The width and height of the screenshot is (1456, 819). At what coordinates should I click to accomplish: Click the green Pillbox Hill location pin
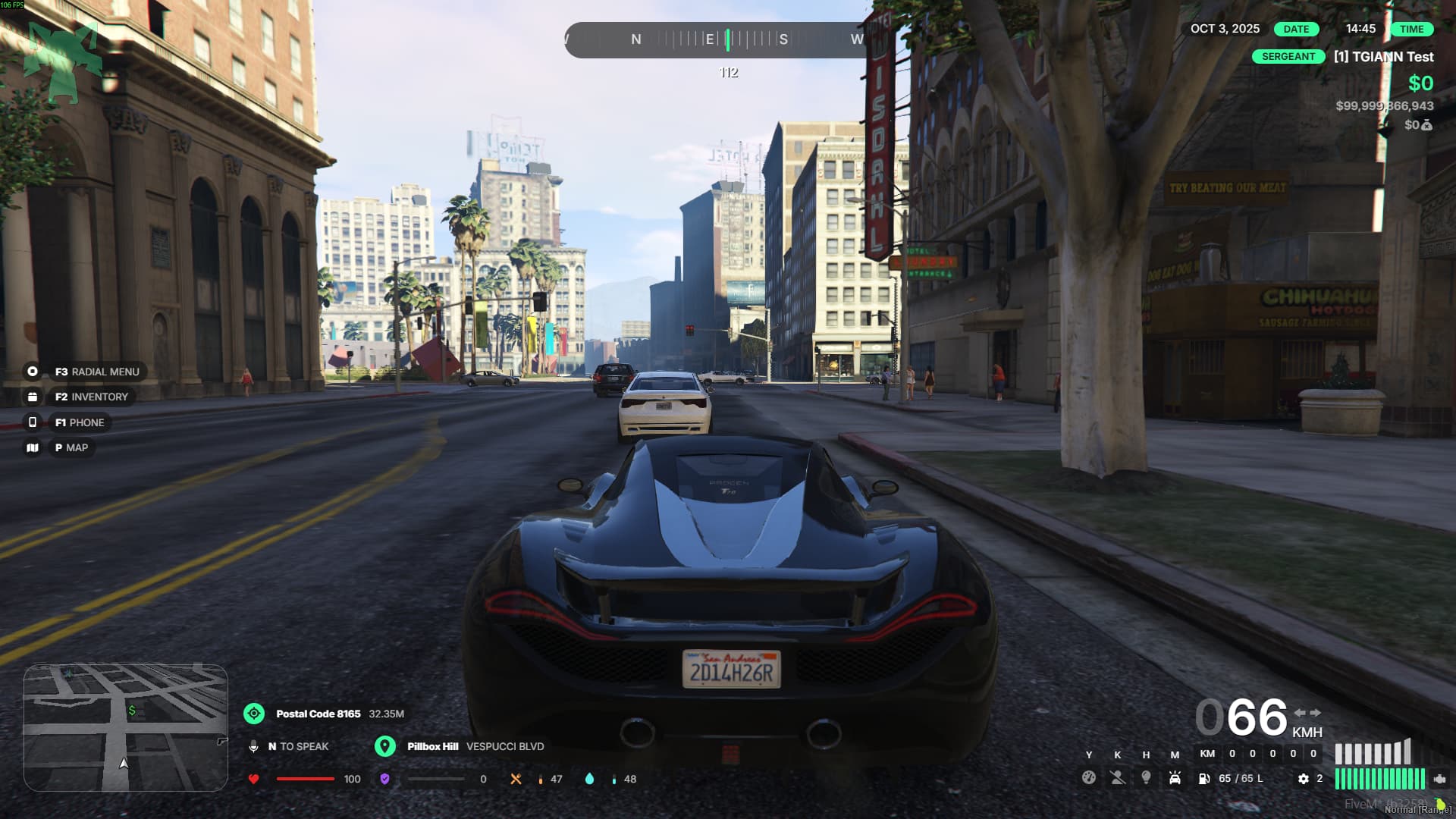pos(385,746)
